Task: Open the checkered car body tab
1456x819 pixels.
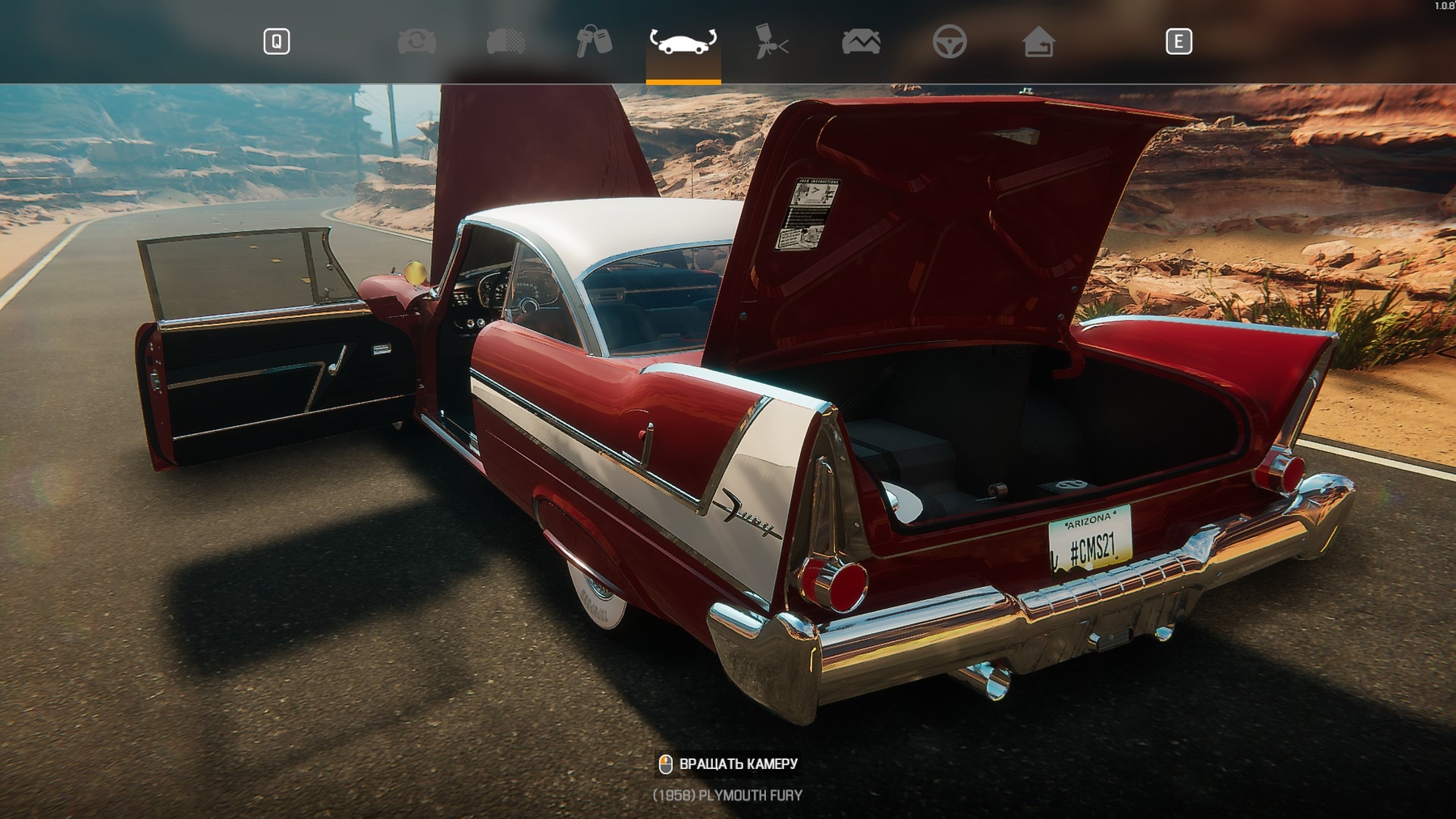Action: [506, 41]
